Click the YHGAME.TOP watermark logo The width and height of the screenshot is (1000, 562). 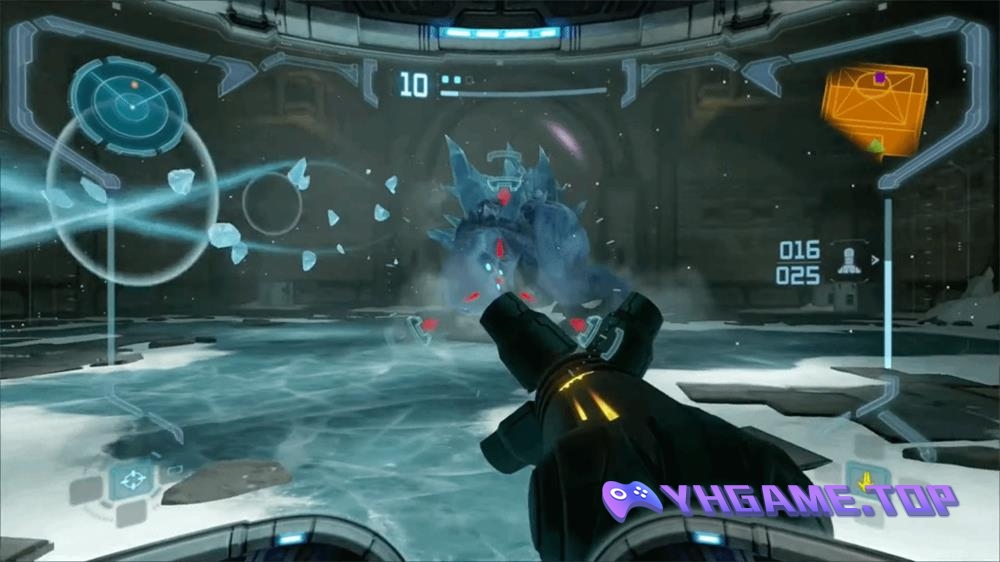coord(780,498)
